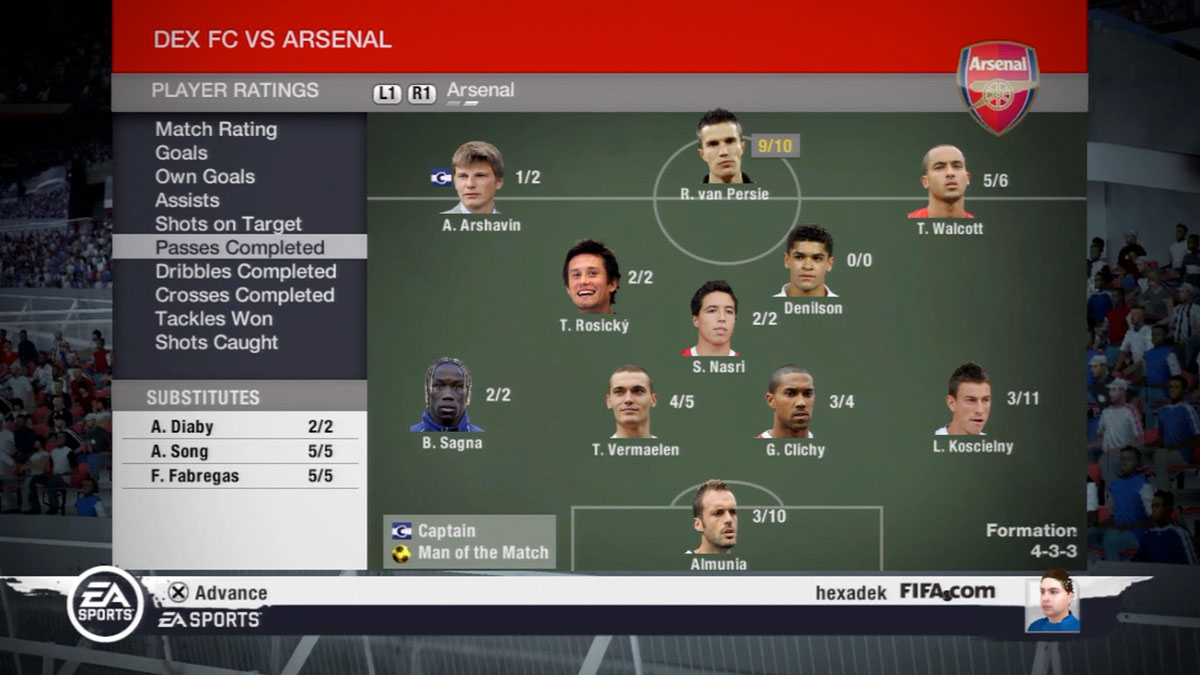1200x675 pixels.
Task: Select the Shots Caught entry
Action: 216,342
